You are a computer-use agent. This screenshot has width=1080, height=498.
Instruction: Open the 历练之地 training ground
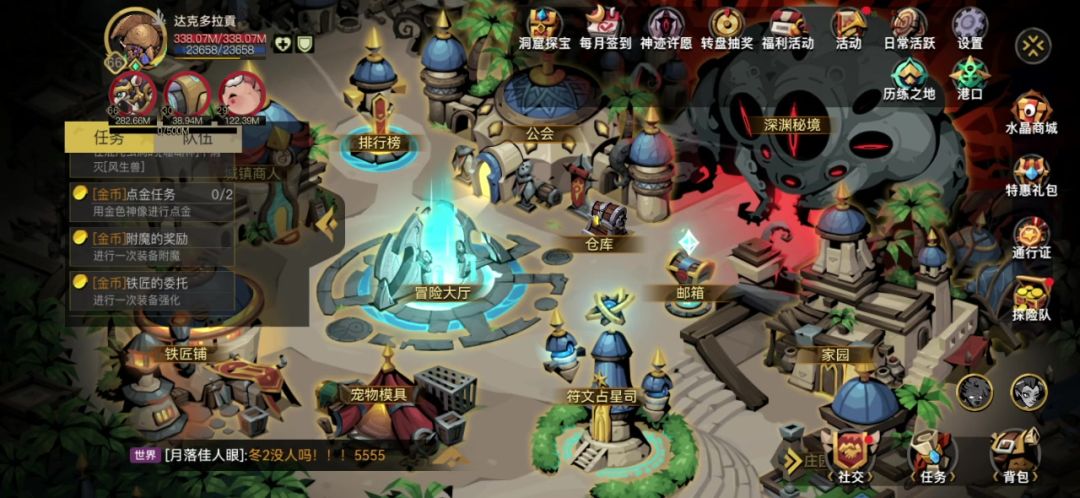909,76
